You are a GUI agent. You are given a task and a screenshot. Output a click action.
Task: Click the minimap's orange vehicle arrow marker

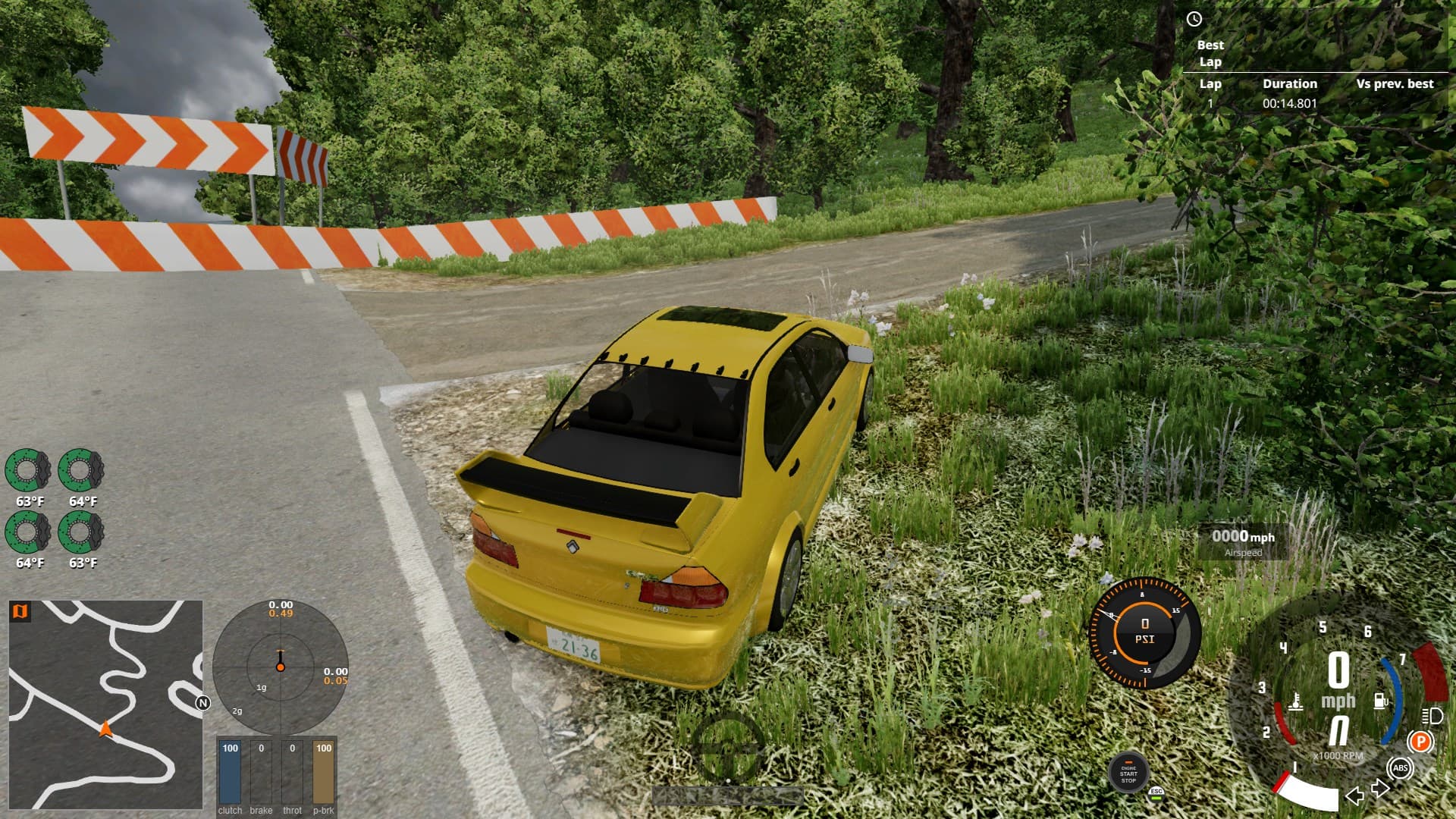tap(105, 729)
